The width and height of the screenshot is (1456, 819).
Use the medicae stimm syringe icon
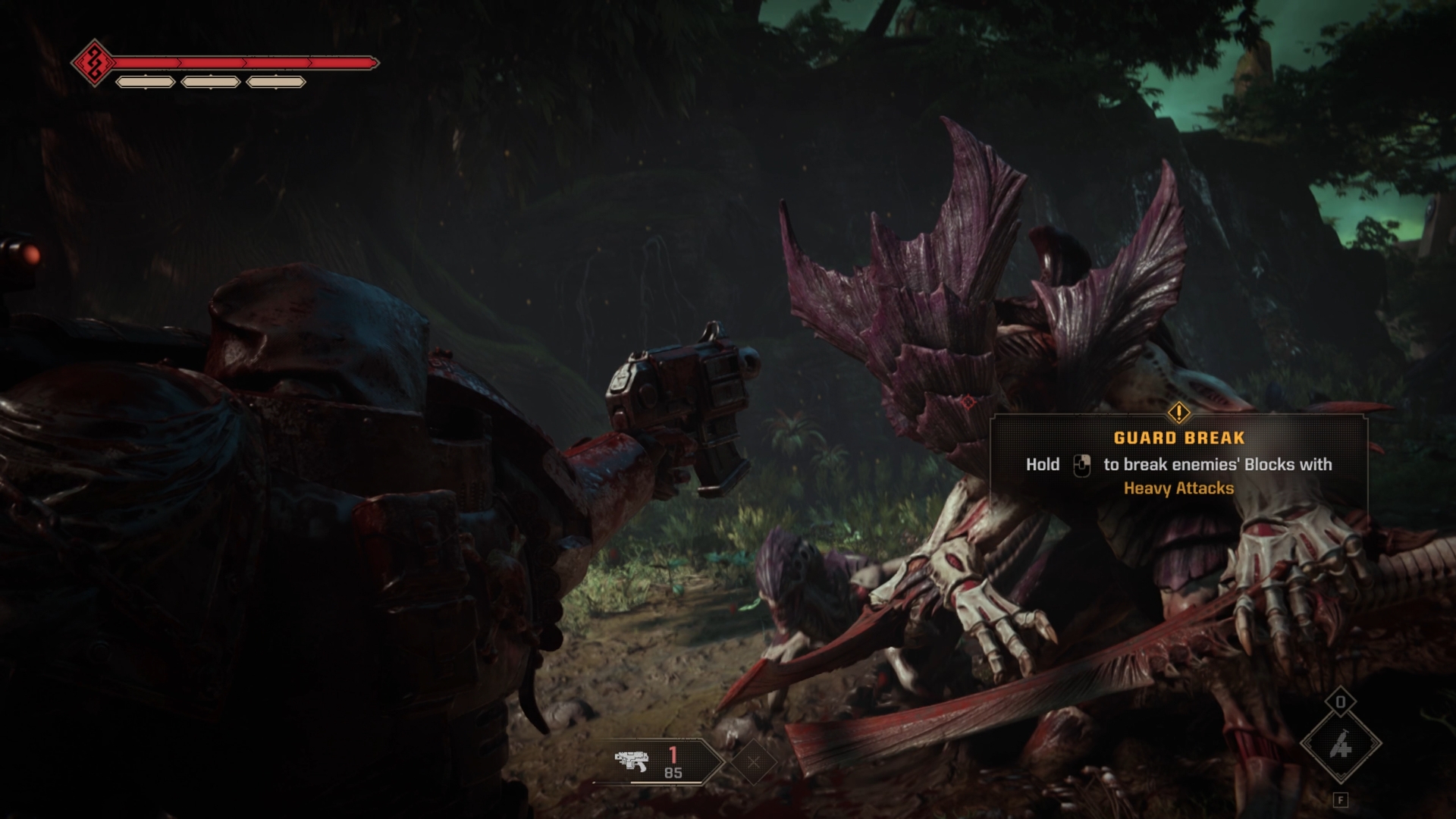click(x=1341, y=745)
